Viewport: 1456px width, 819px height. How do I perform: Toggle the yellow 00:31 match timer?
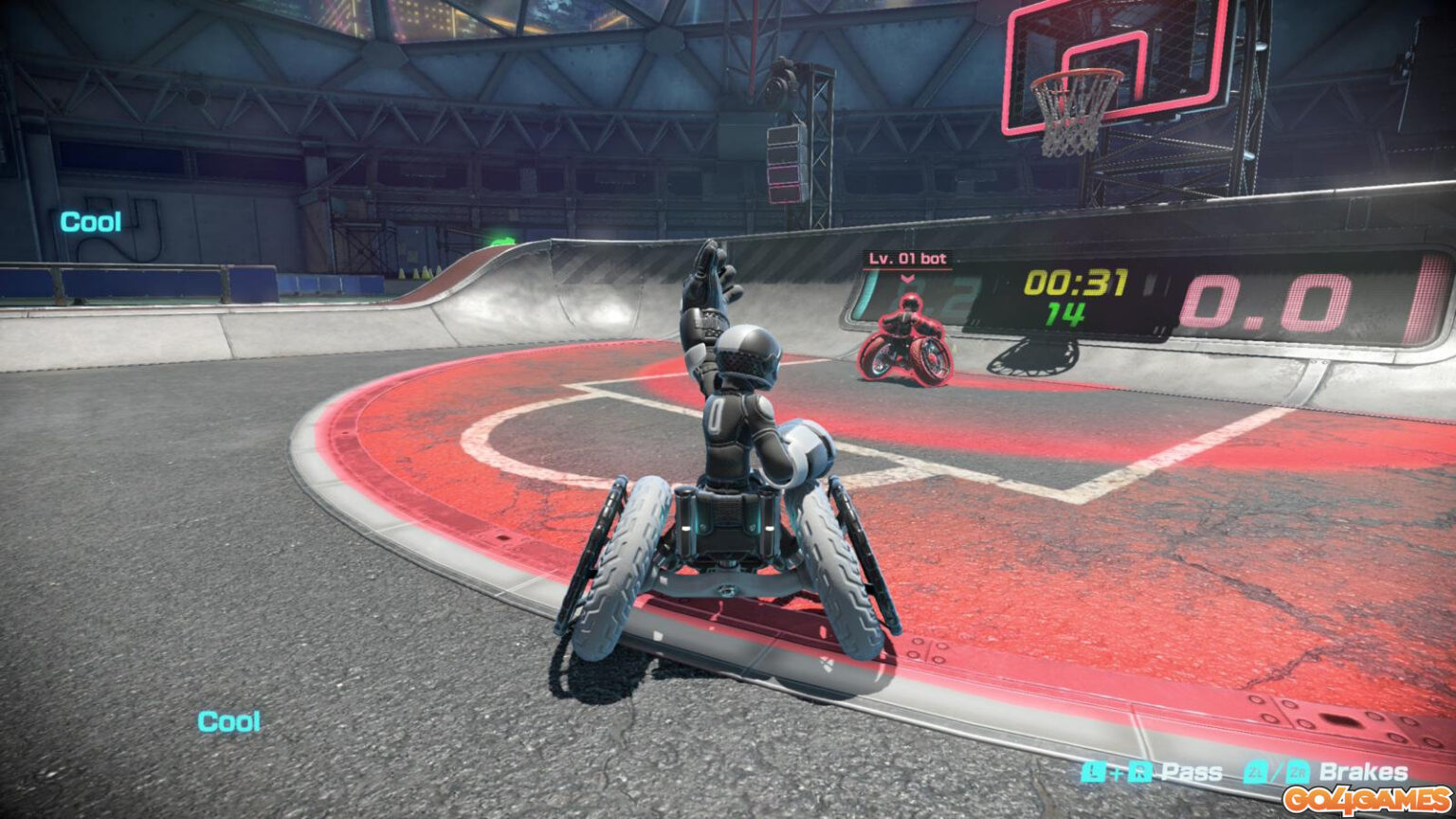pyautogui.click(x=1075, y=283)
